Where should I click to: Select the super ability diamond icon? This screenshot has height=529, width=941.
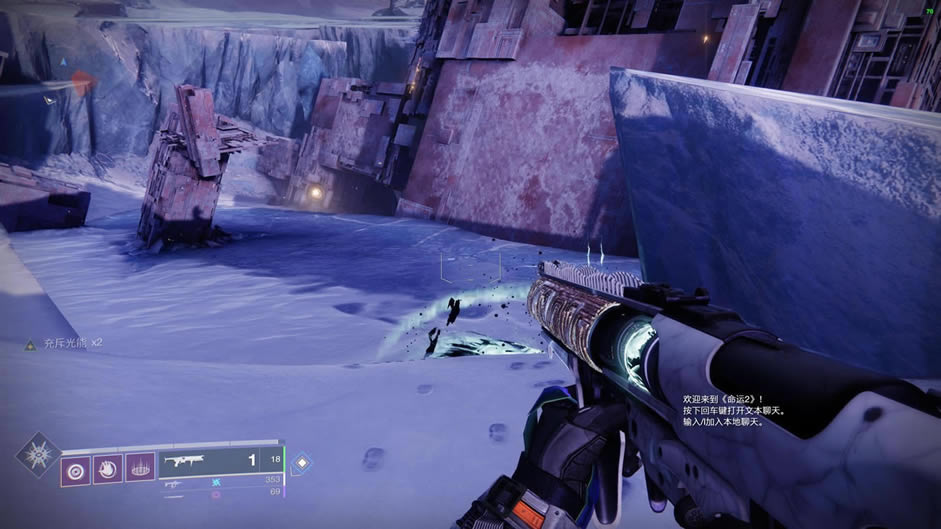coord(37,455)
